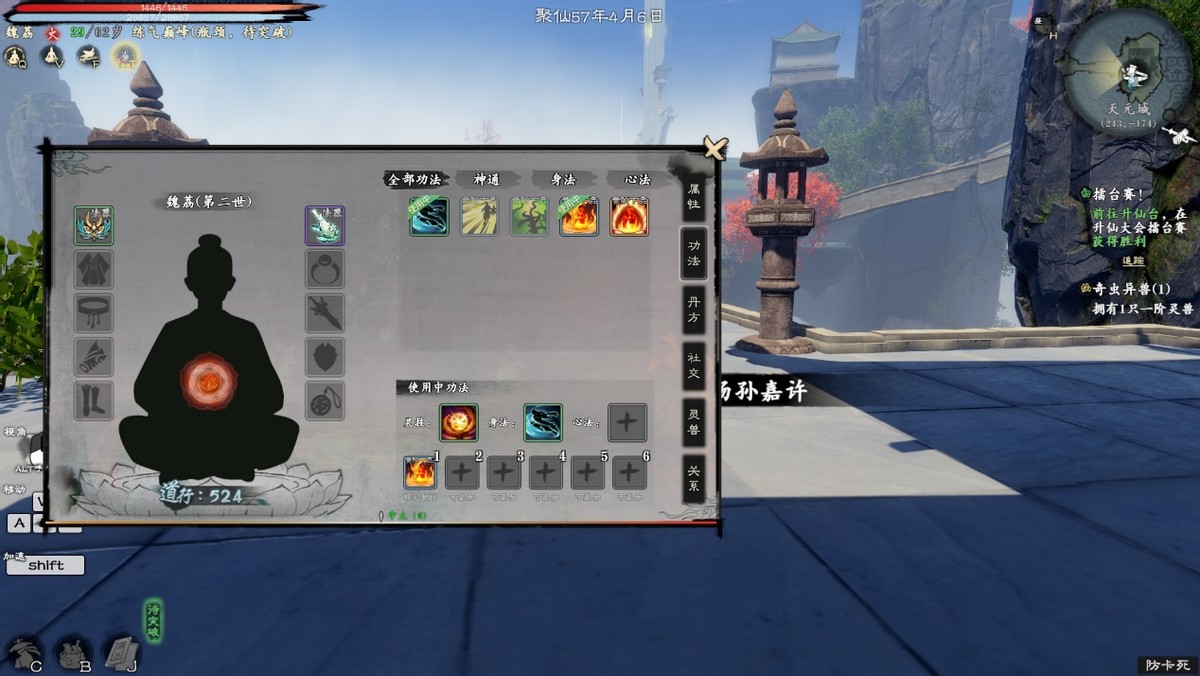Open the 丹方 pill recipes tab
The image size is (1200, 676).
(693, 309)
